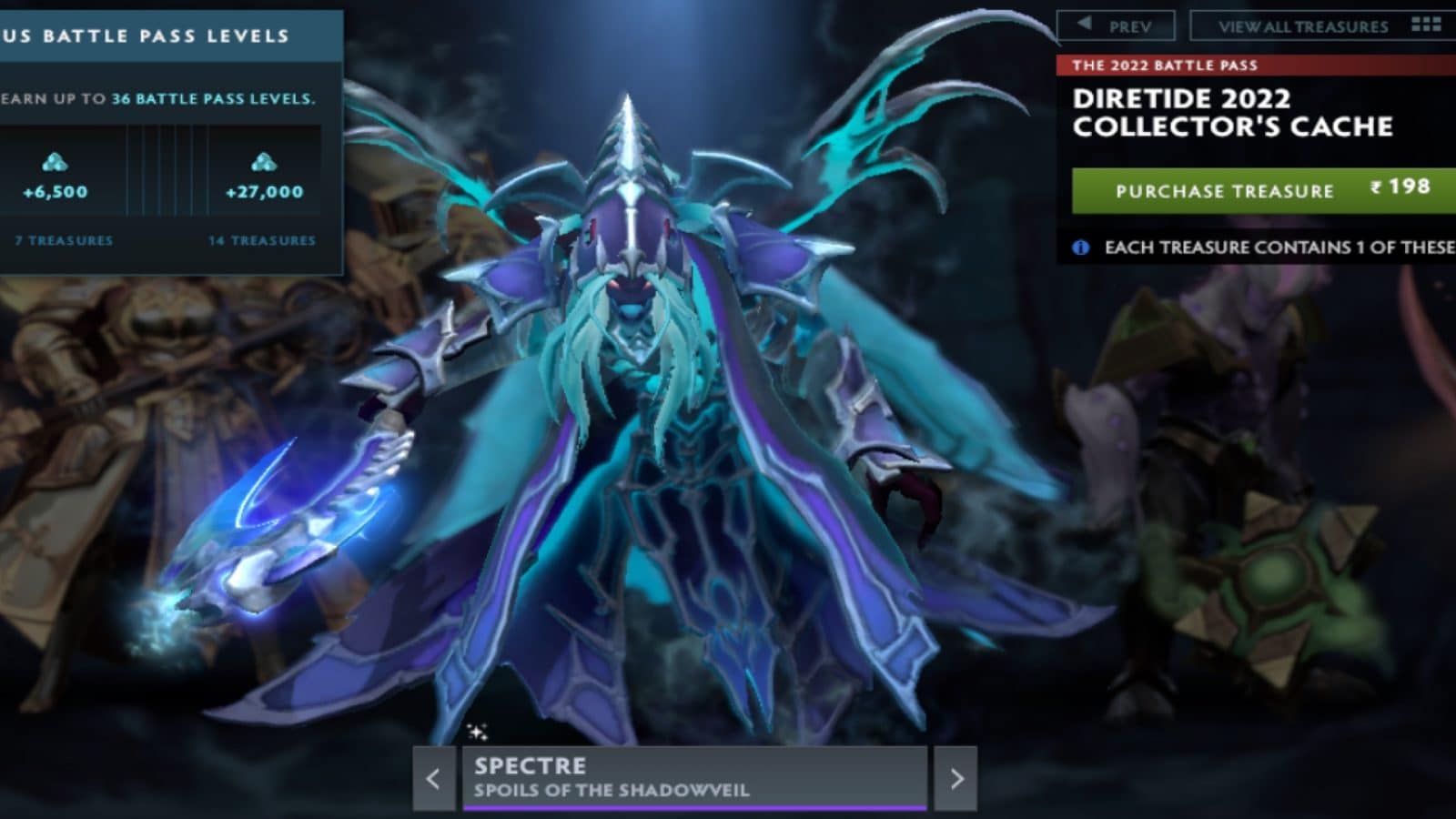The image size is (1456, 819).
Task: Select the gem shard icon above +6,500
Action: 56,163
